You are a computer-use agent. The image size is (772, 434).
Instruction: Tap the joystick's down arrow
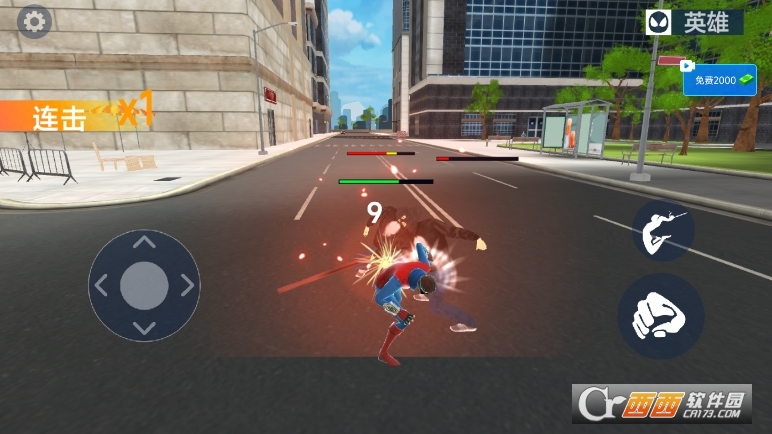(x=144, y=328)
